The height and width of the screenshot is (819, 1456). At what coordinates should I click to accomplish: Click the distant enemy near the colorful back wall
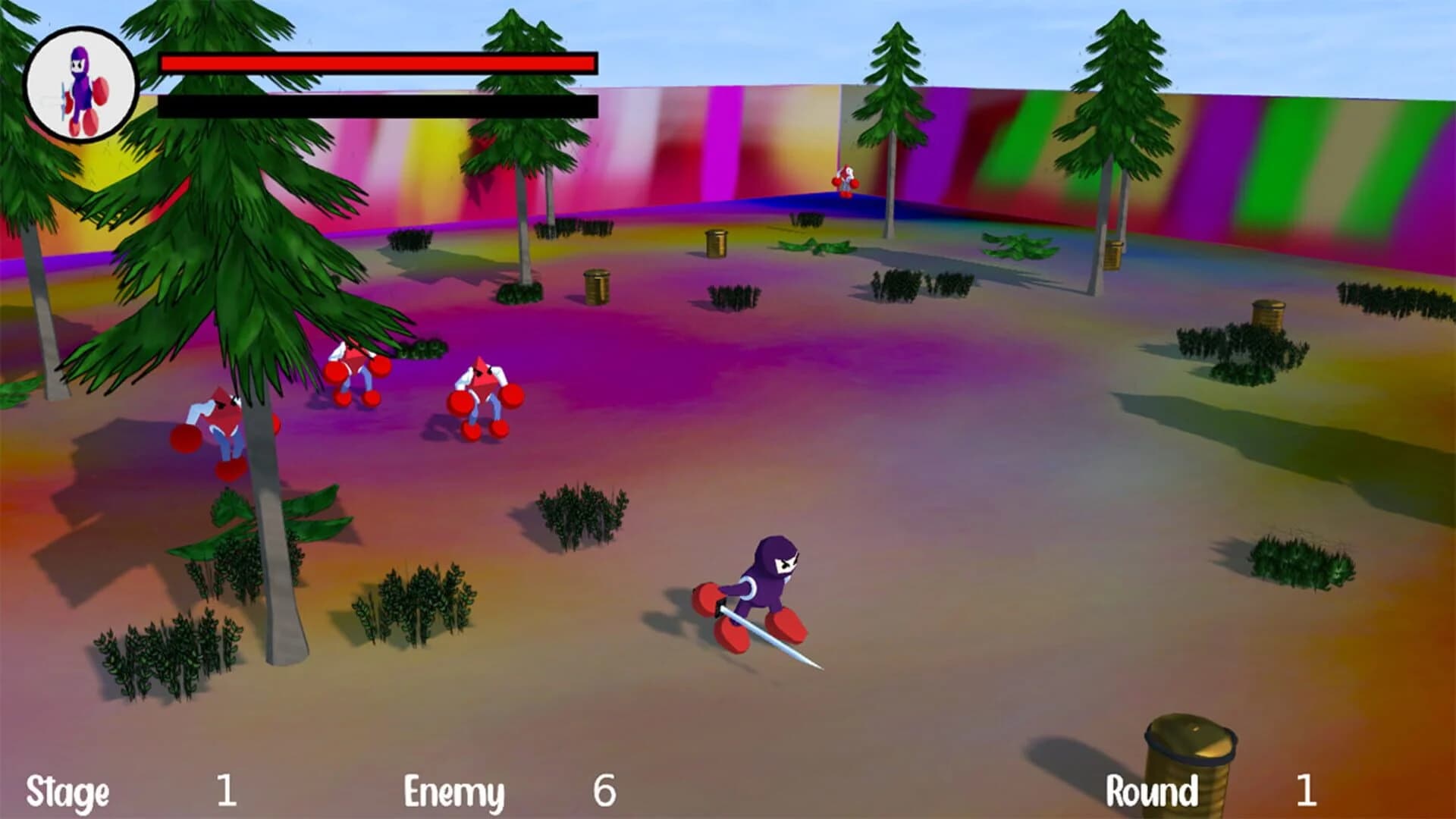(844, 180)
